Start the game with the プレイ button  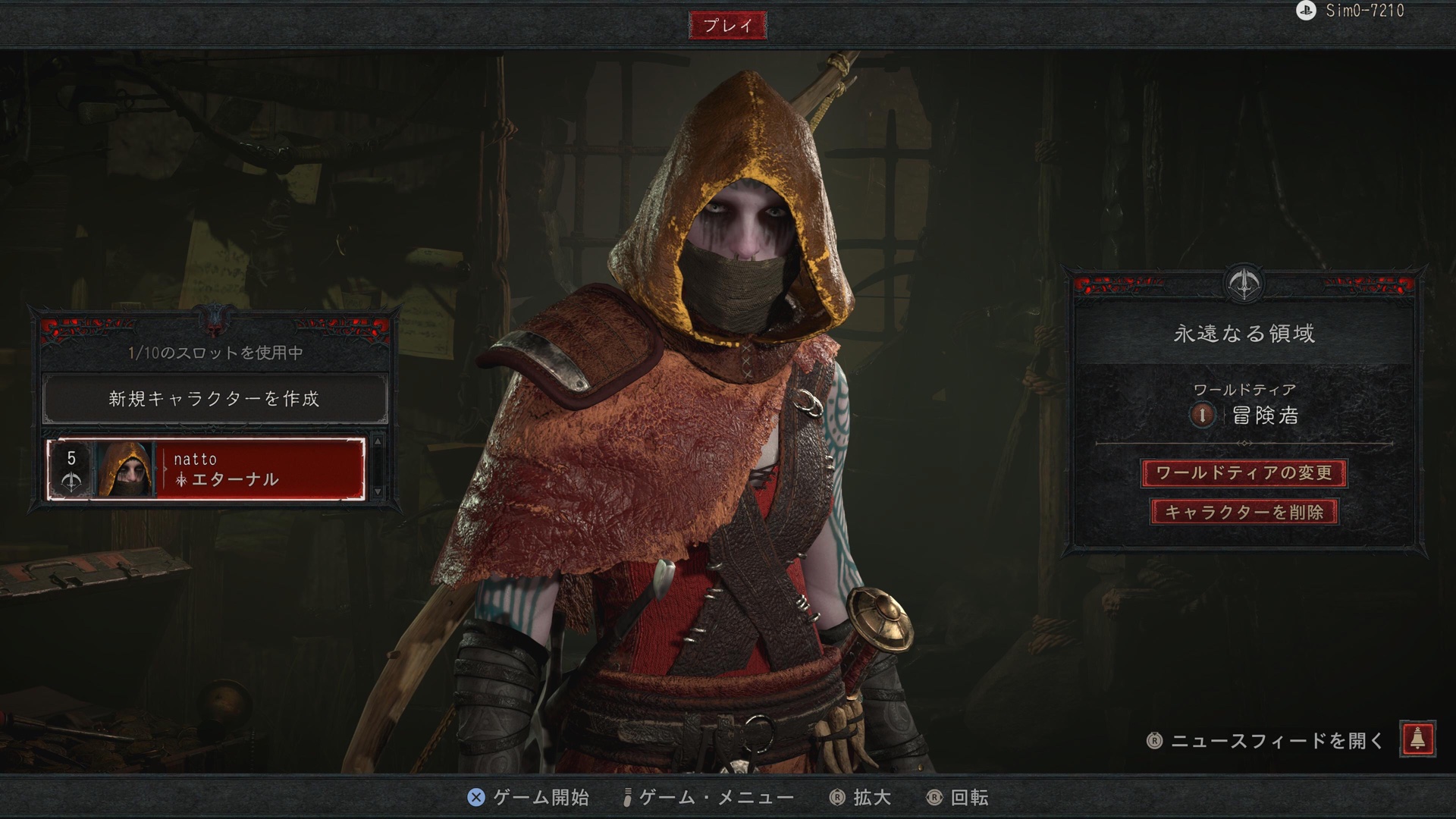[x=727, y=26]
